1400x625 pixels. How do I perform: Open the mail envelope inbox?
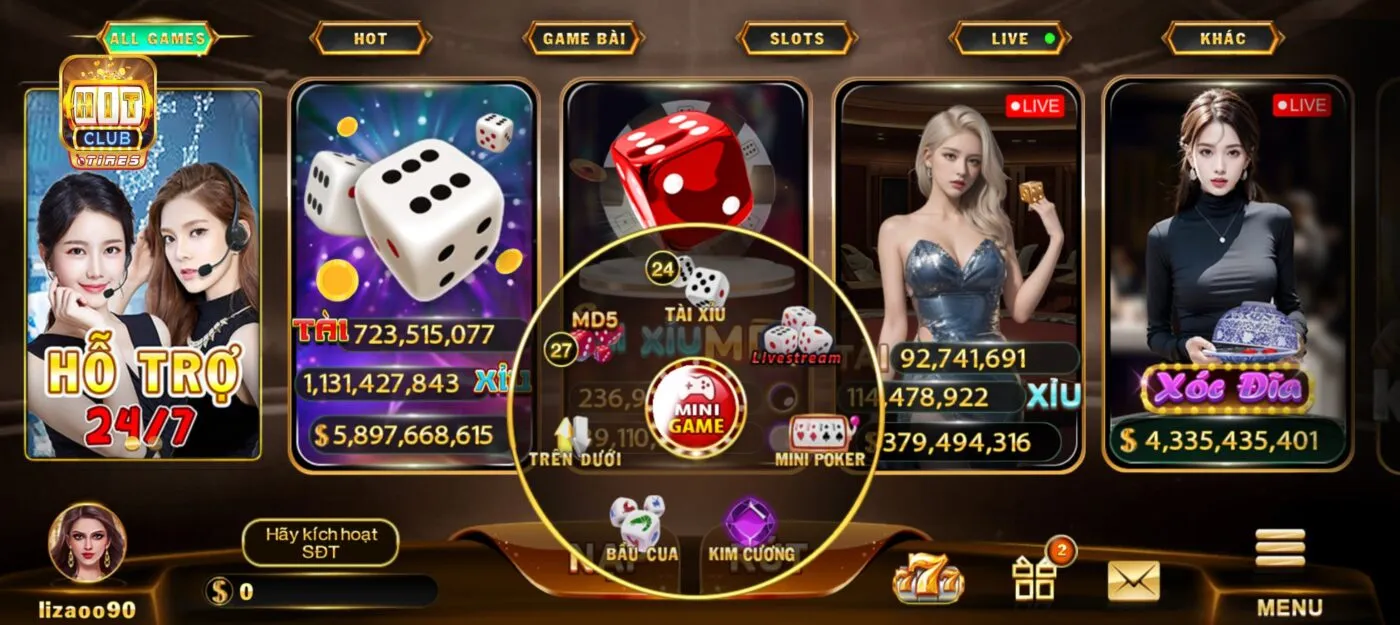[1133, 580]
